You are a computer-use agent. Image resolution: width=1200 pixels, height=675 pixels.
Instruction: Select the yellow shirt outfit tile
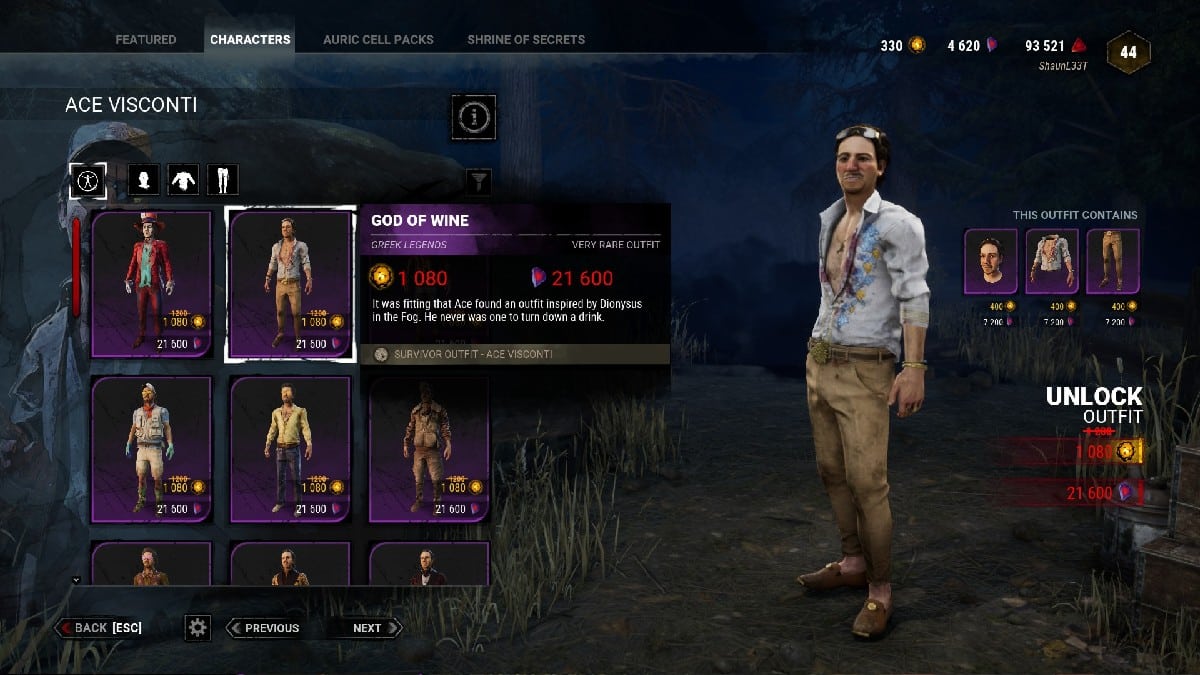tap(290, 449)
